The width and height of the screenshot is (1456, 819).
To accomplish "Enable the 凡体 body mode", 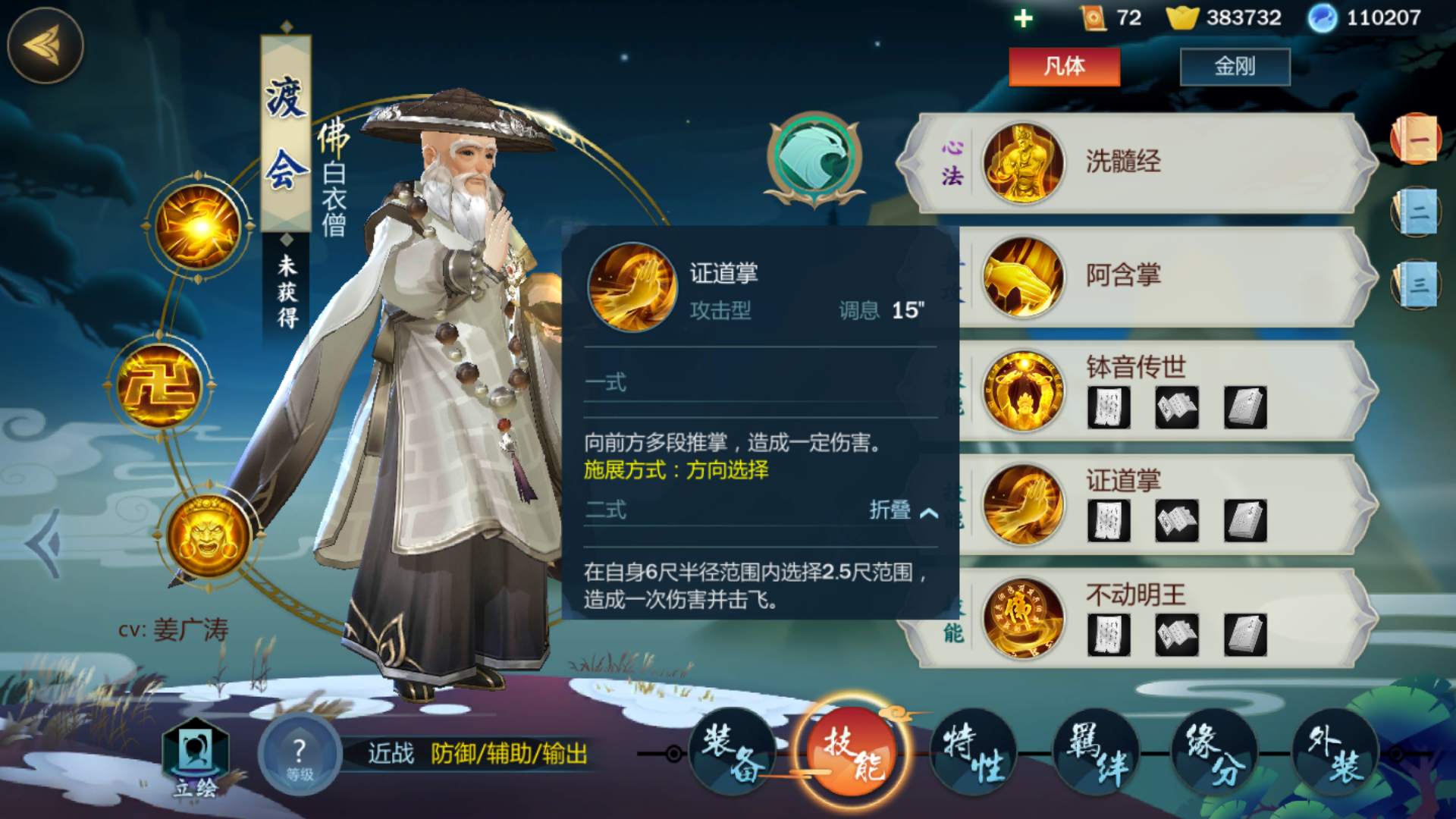I will point(1064,67).
